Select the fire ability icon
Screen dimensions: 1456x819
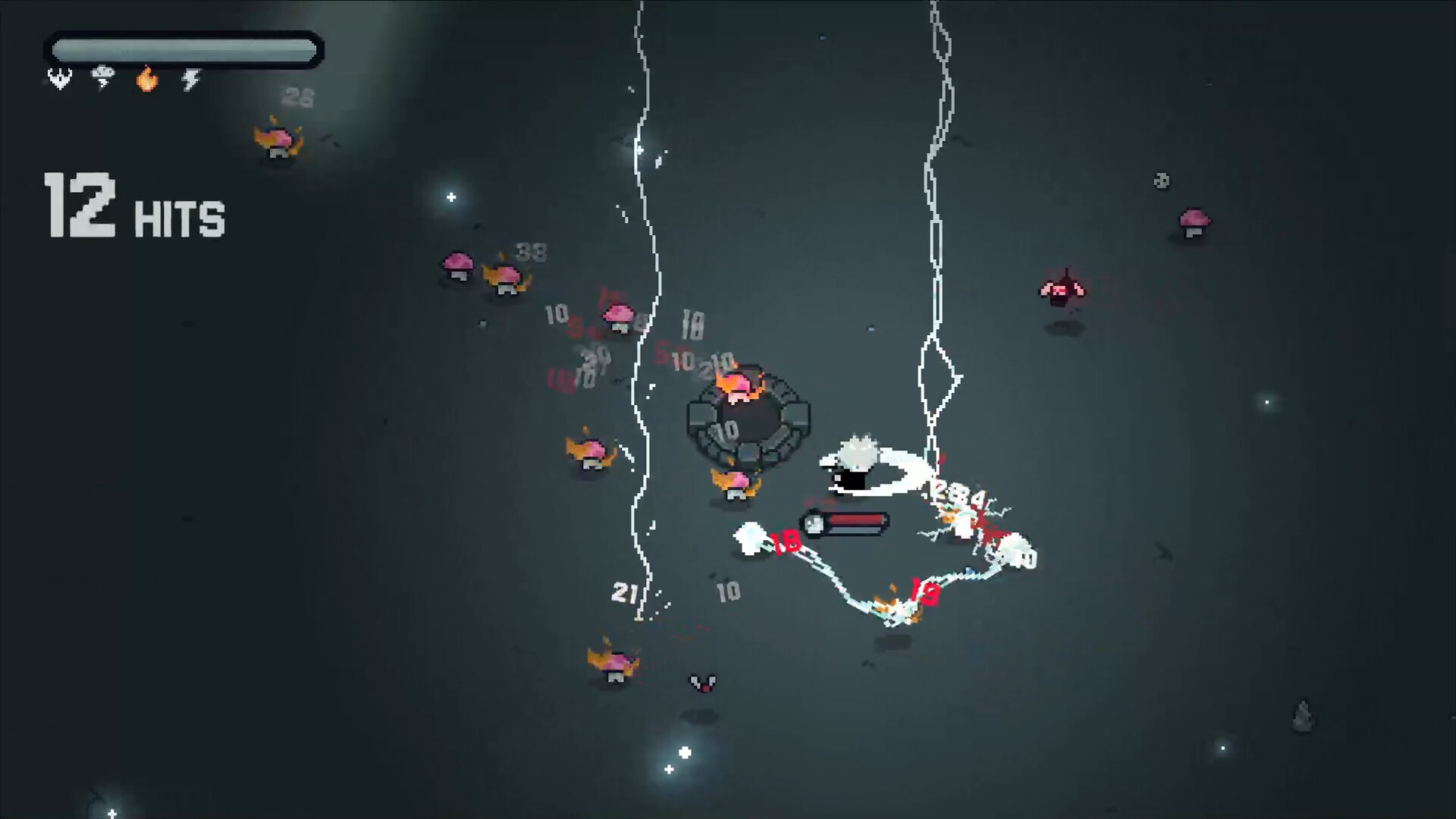[x=146, y=79]
